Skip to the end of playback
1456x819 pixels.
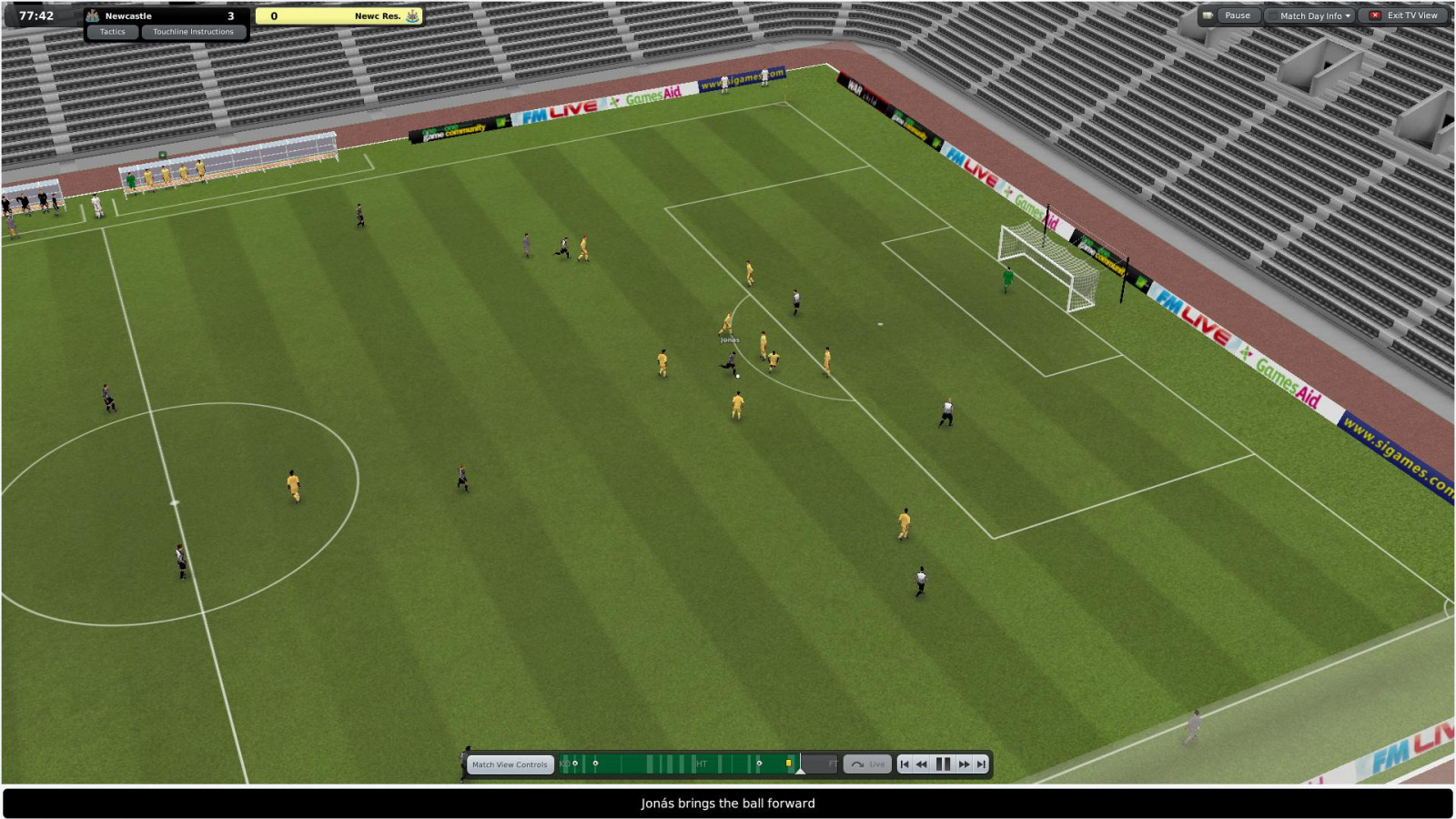point(981,764)
